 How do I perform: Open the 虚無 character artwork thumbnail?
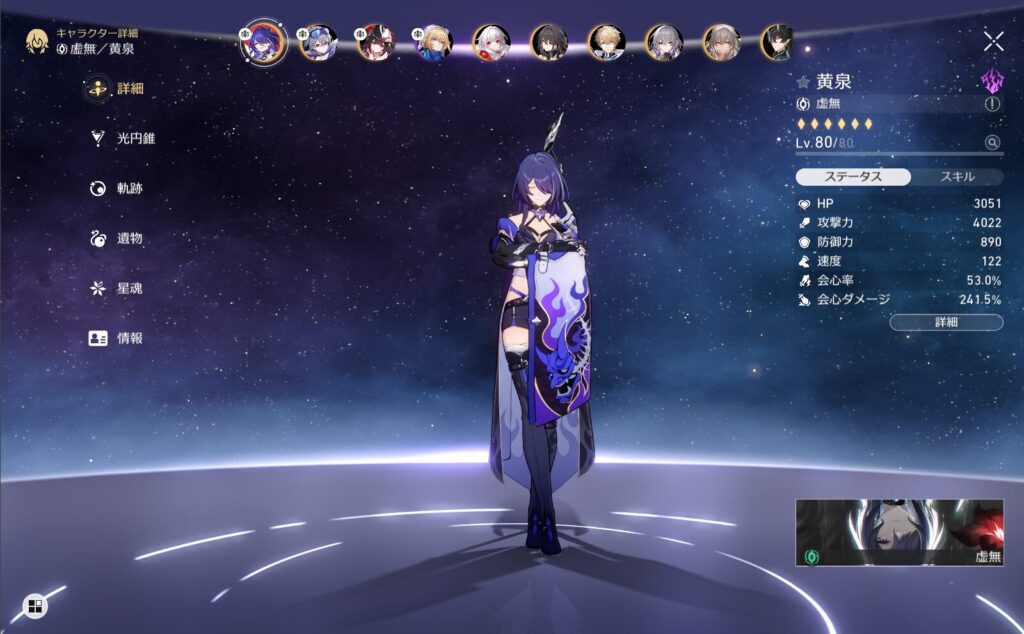[x=899, y=533]
